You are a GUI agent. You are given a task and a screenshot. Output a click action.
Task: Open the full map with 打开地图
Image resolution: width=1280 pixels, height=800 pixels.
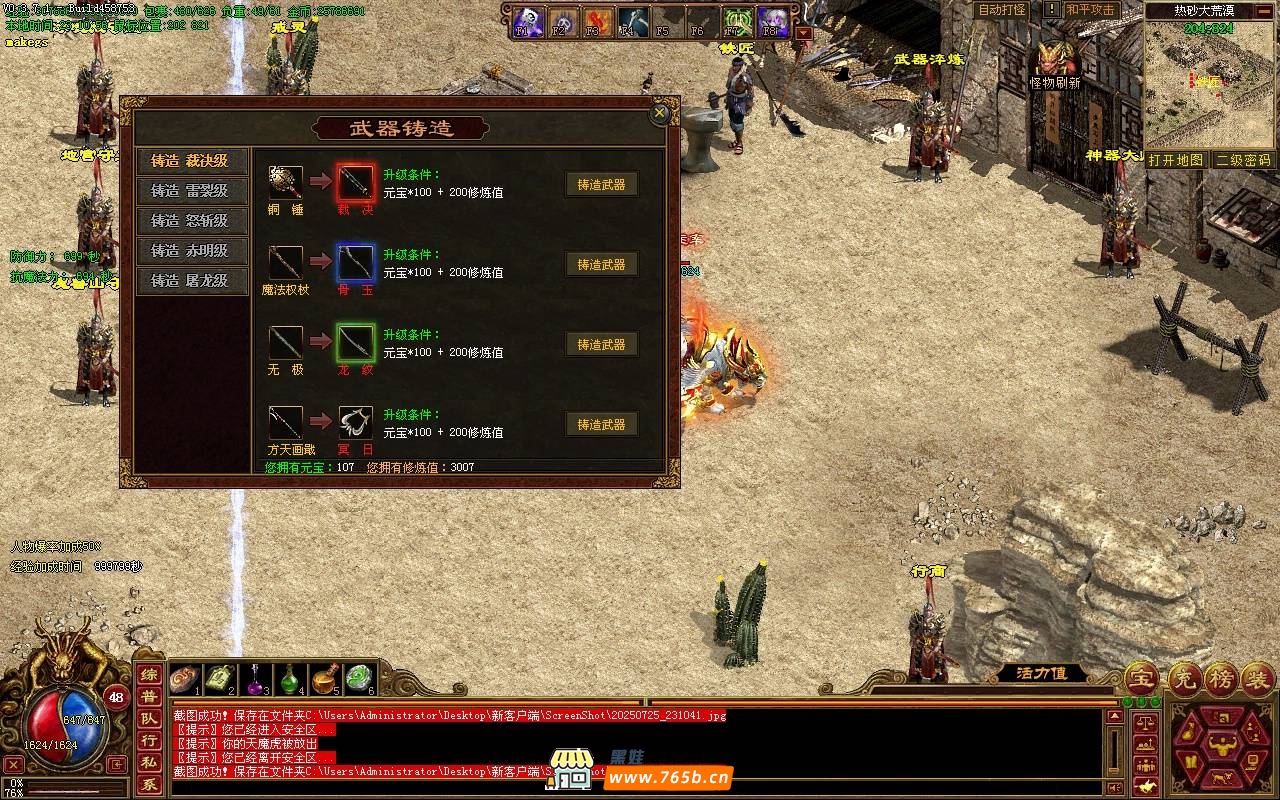tap(1176, 160)
